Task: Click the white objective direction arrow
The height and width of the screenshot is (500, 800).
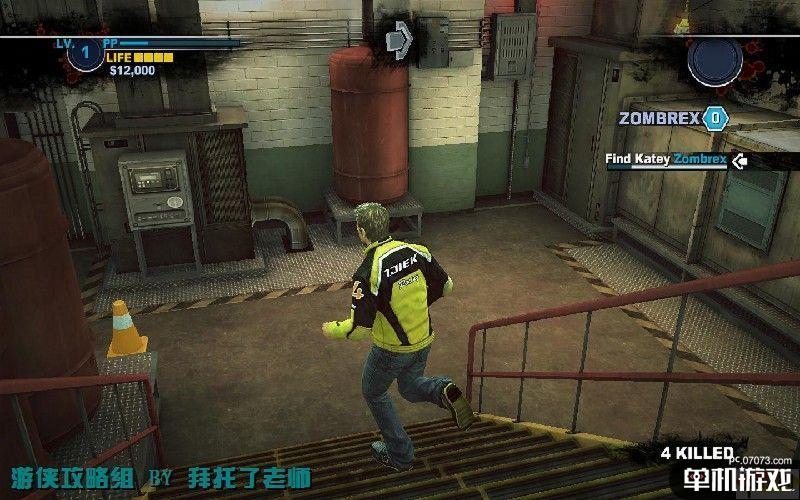Action: [739, 160]
